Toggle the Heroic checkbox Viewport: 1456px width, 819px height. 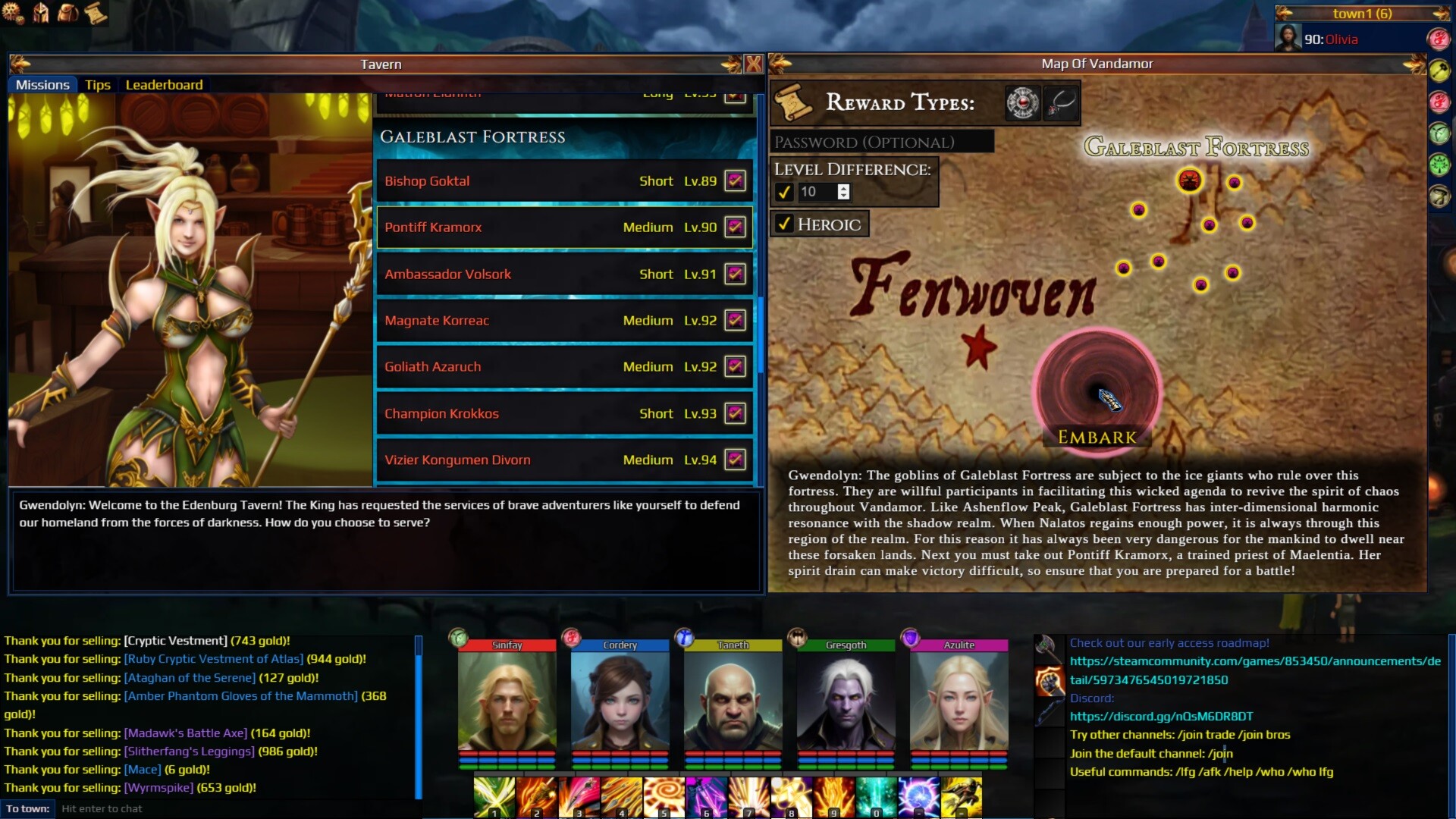point(786,224)
